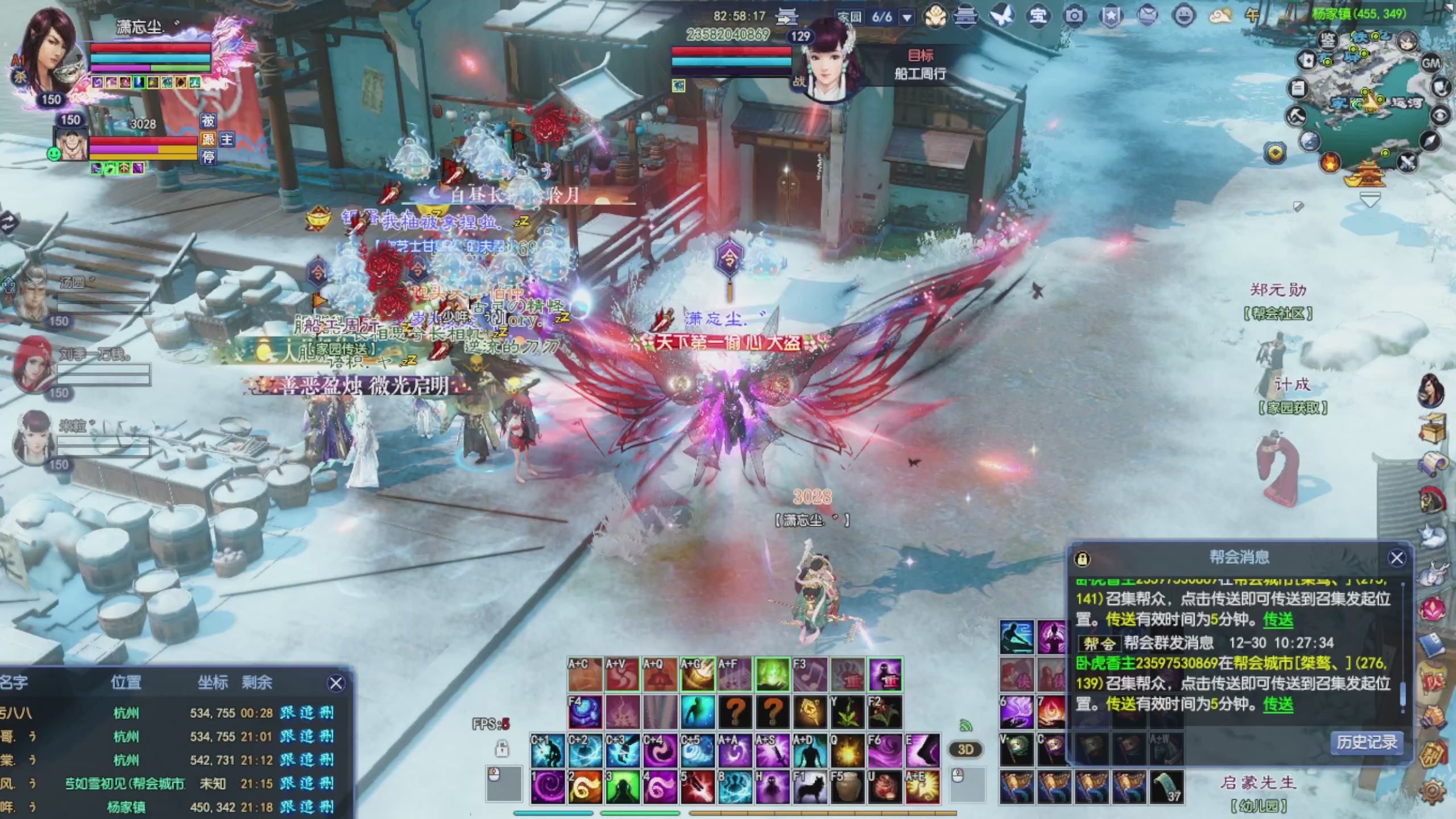Click the 停 stop button near pet portrait
1456x819 pixels.
[x=208, y=158]
